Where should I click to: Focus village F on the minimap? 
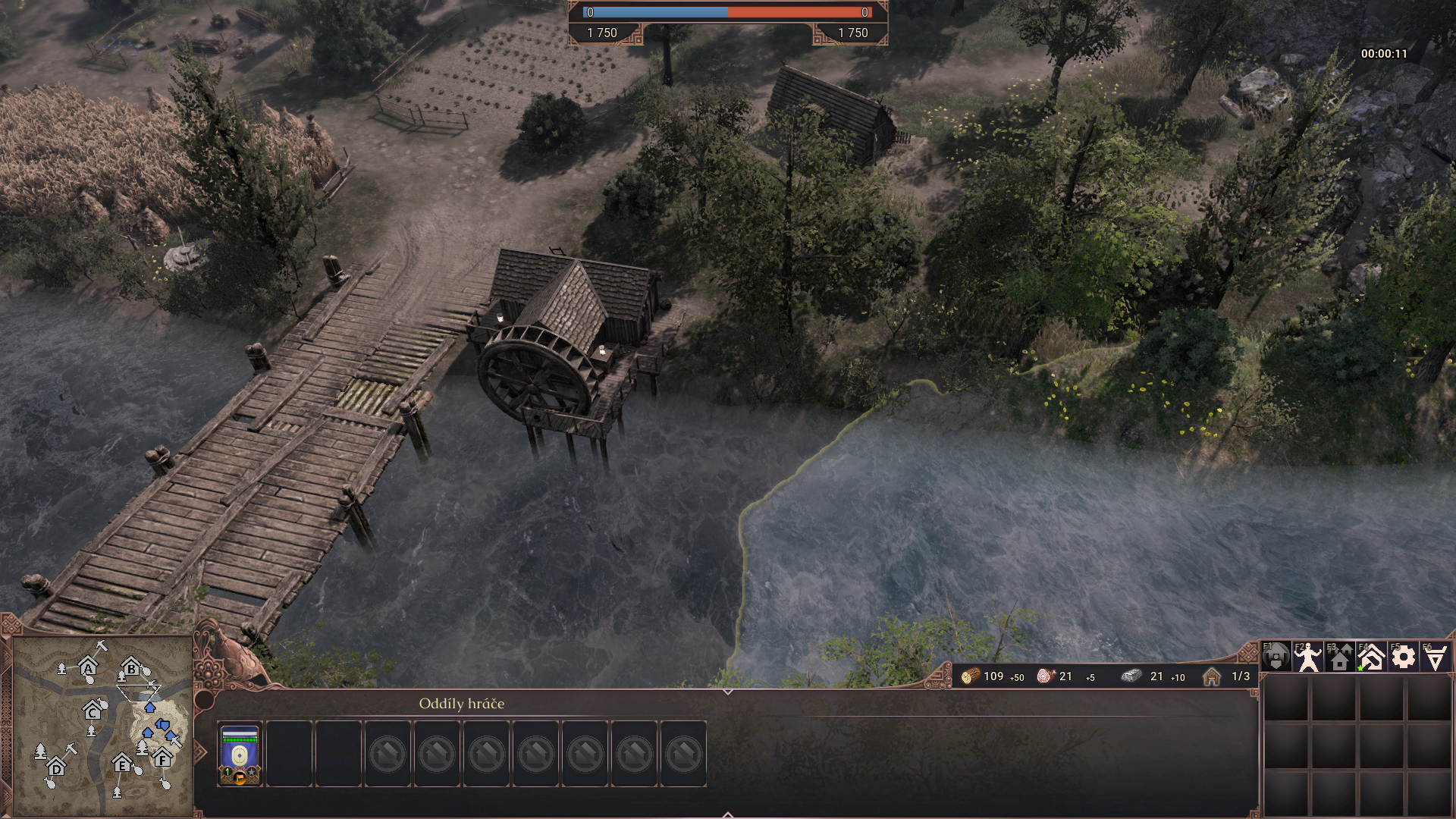(x=162, y=758)
